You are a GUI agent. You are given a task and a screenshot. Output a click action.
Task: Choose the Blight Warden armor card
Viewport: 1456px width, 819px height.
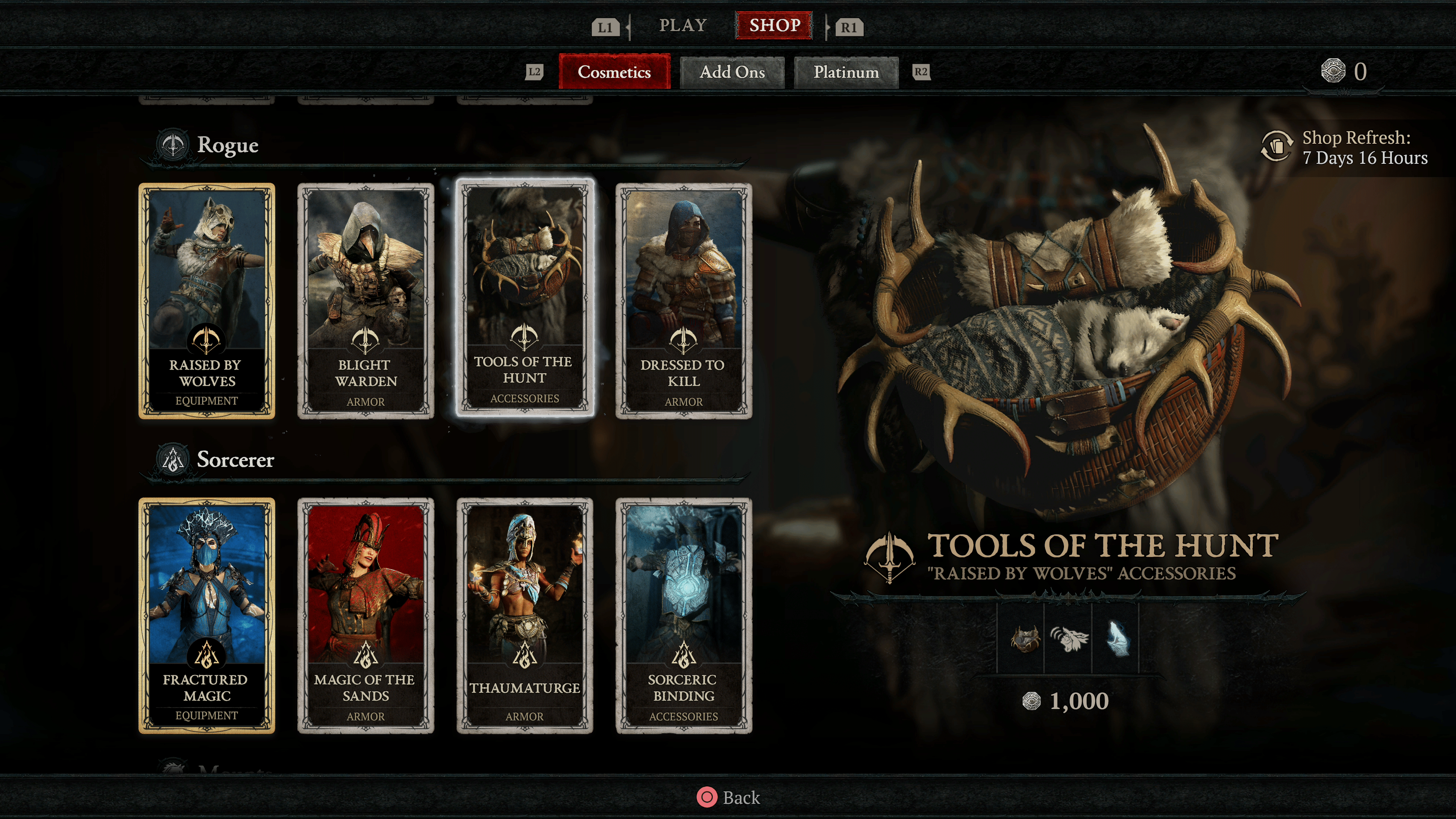pyautogui.click(x=366, y=301)
